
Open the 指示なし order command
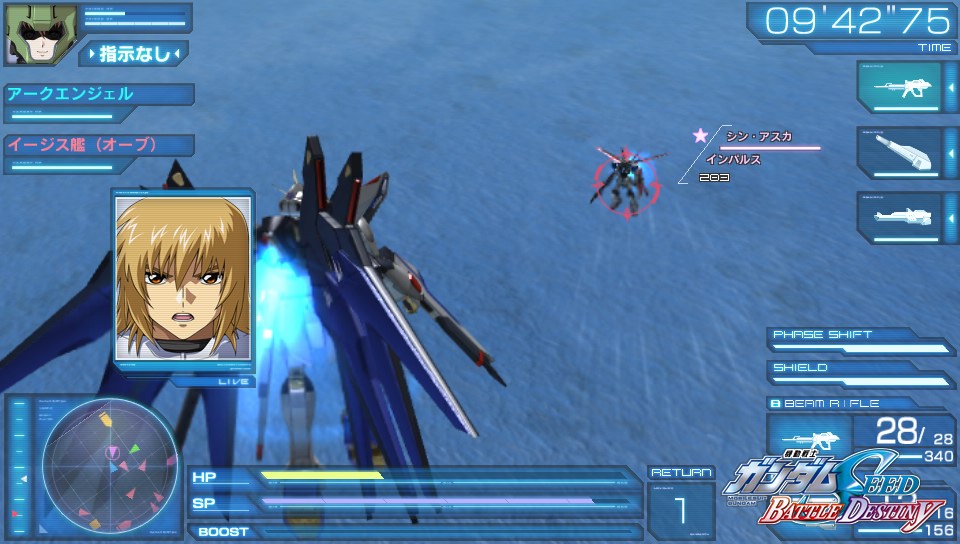pyautogui.click(x=133, y=53)
